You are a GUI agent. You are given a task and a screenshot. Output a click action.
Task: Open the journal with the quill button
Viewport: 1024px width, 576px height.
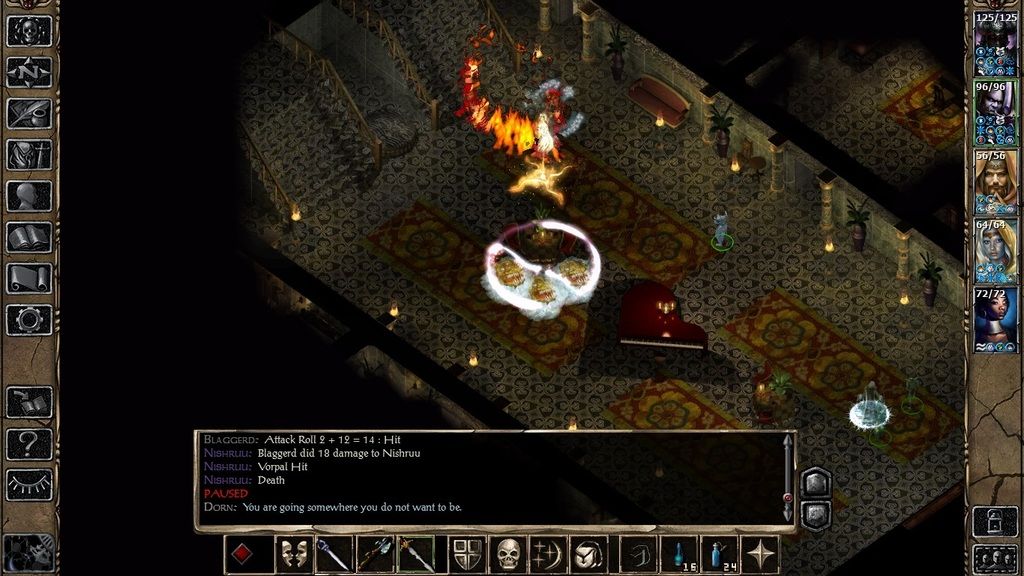[29, 113]
